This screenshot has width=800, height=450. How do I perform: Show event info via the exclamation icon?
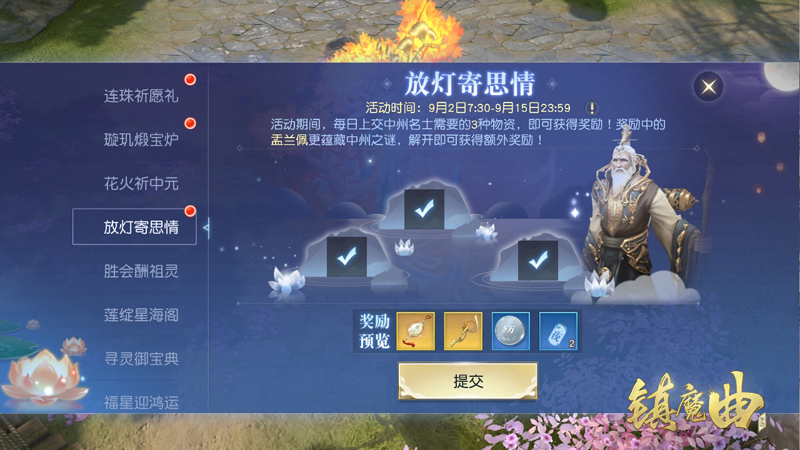592,108
